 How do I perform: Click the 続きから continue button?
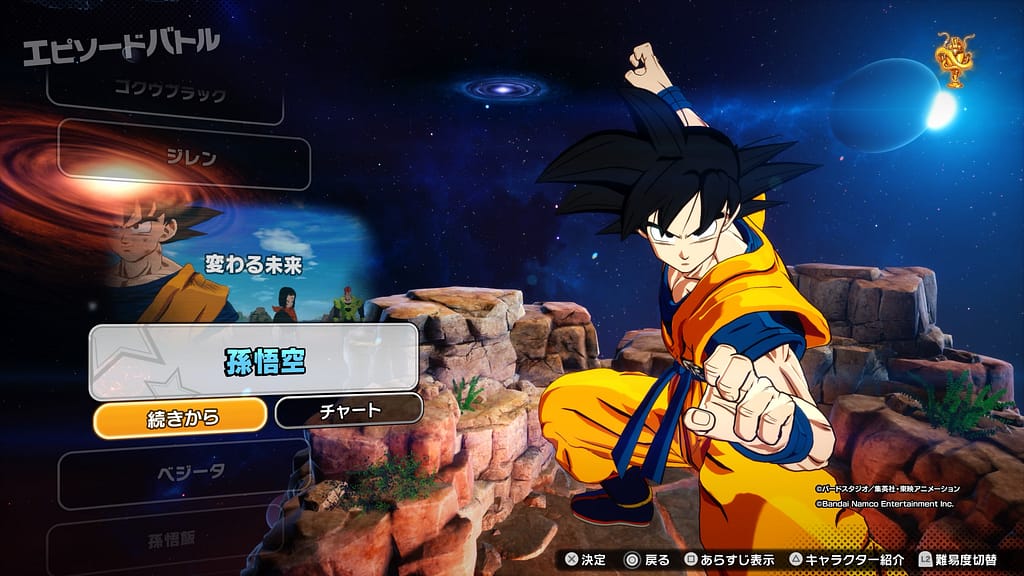point(181,416)
